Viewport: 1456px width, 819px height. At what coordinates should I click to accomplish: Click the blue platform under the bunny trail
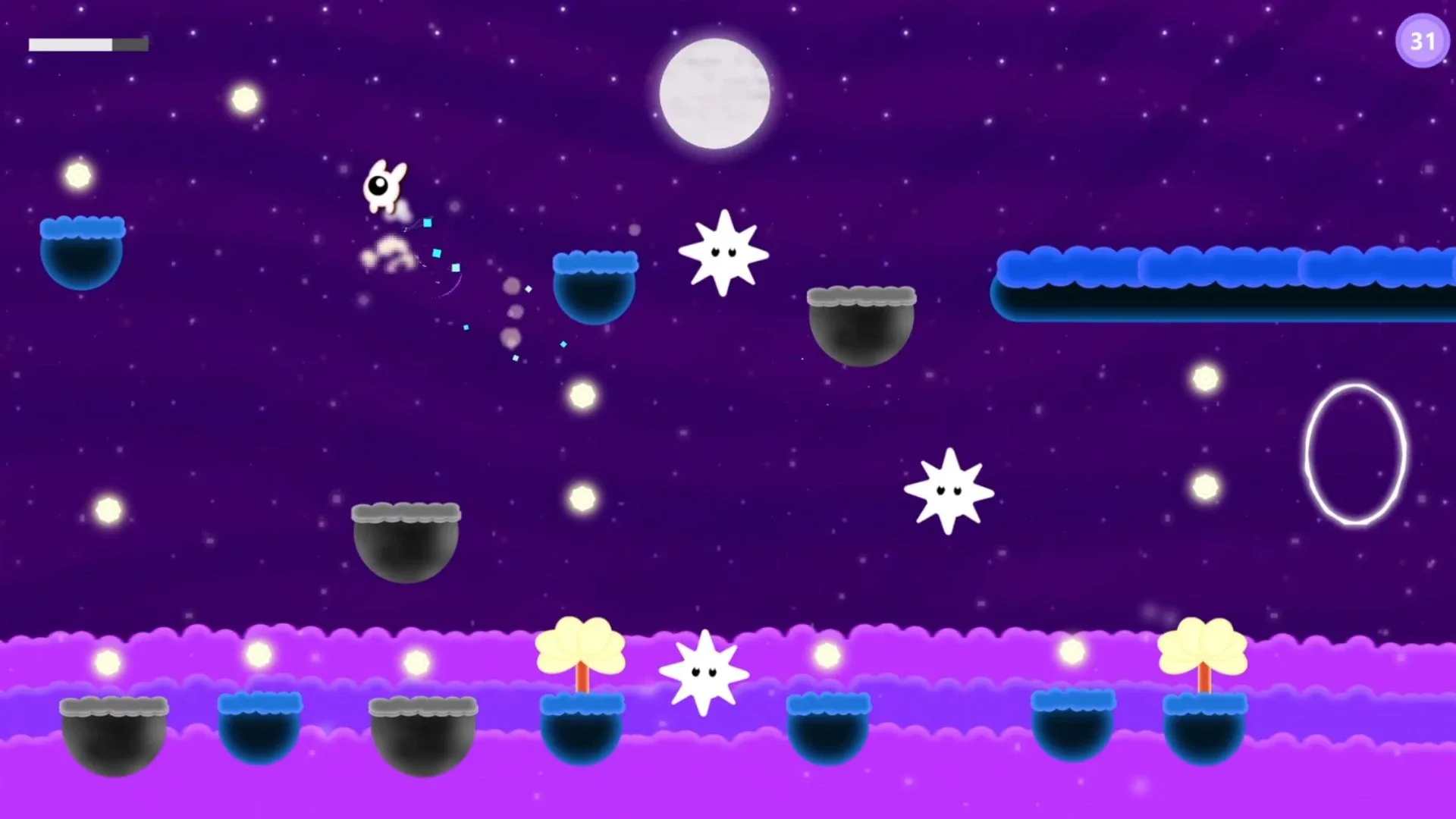(595, 288)
